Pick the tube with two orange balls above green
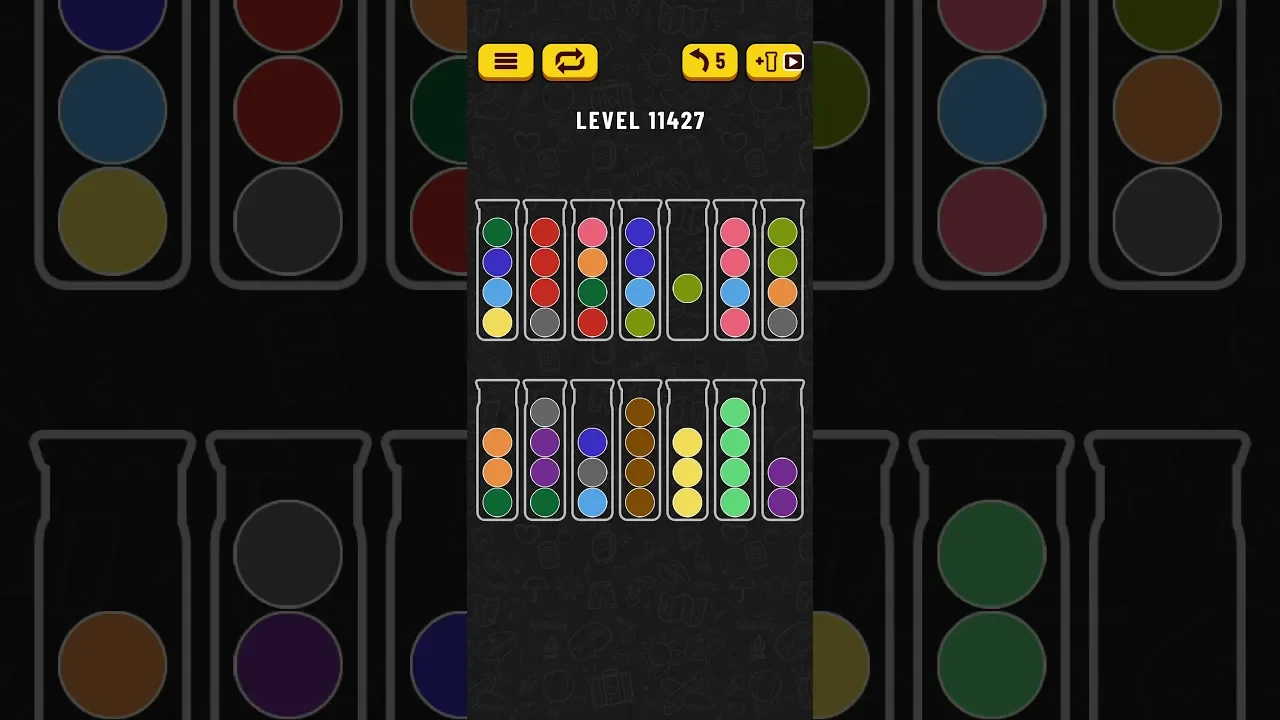Viewport: 1280px width, 720px height. pos(497,452)
